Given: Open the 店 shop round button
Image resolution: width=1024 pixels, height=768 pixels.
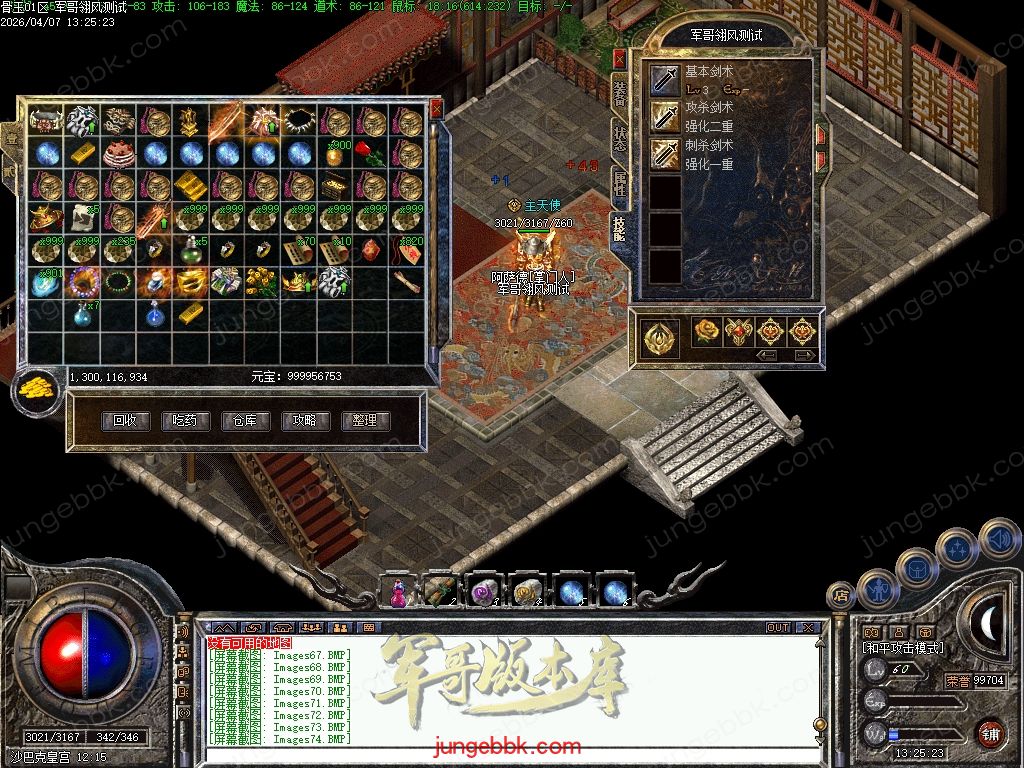Looking at the screenshot, I should [x=839, y=596].
